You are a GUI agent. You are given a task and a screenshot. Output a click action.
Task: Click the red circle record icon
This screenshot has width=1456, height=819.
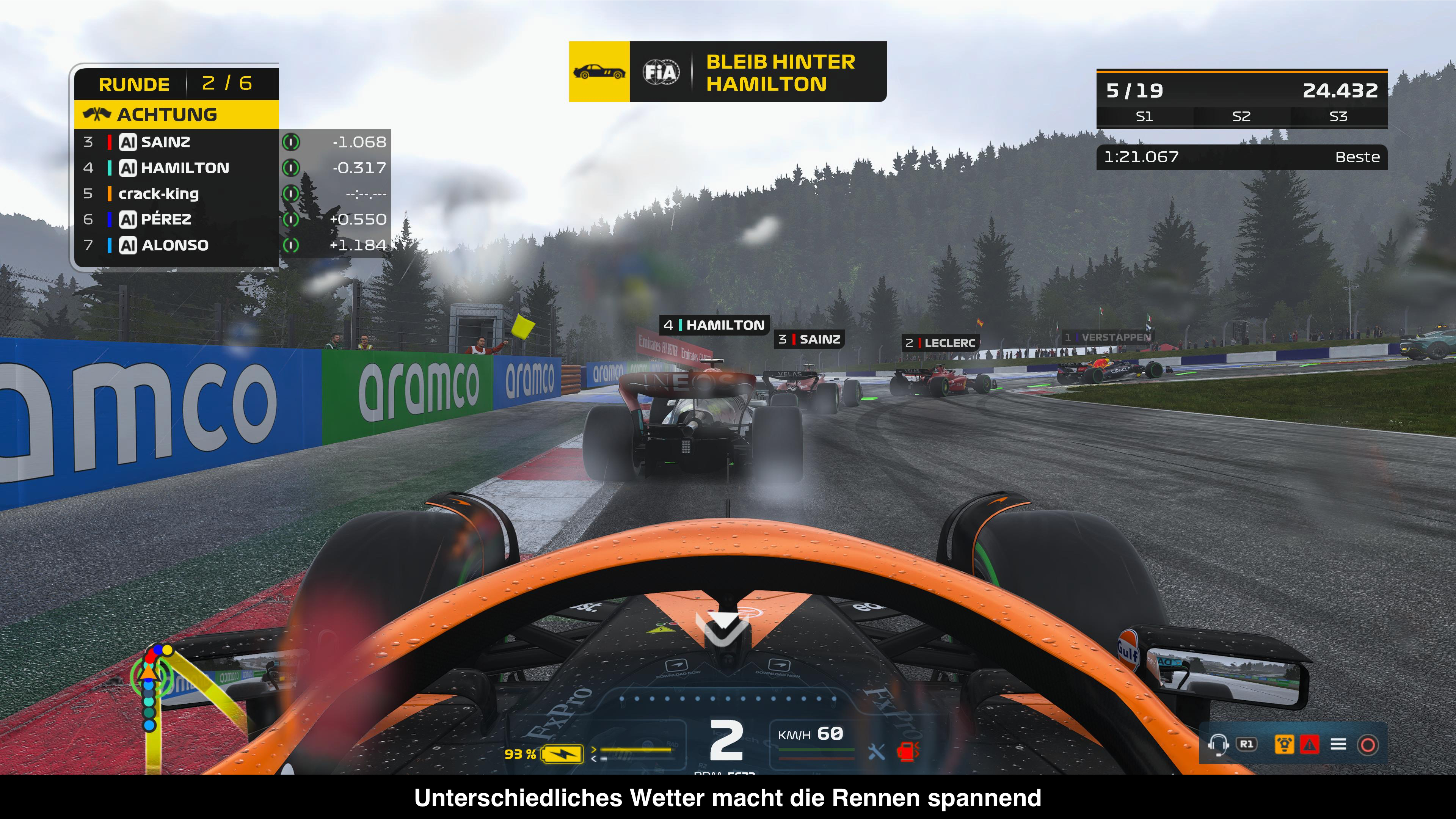(1367, 744)
